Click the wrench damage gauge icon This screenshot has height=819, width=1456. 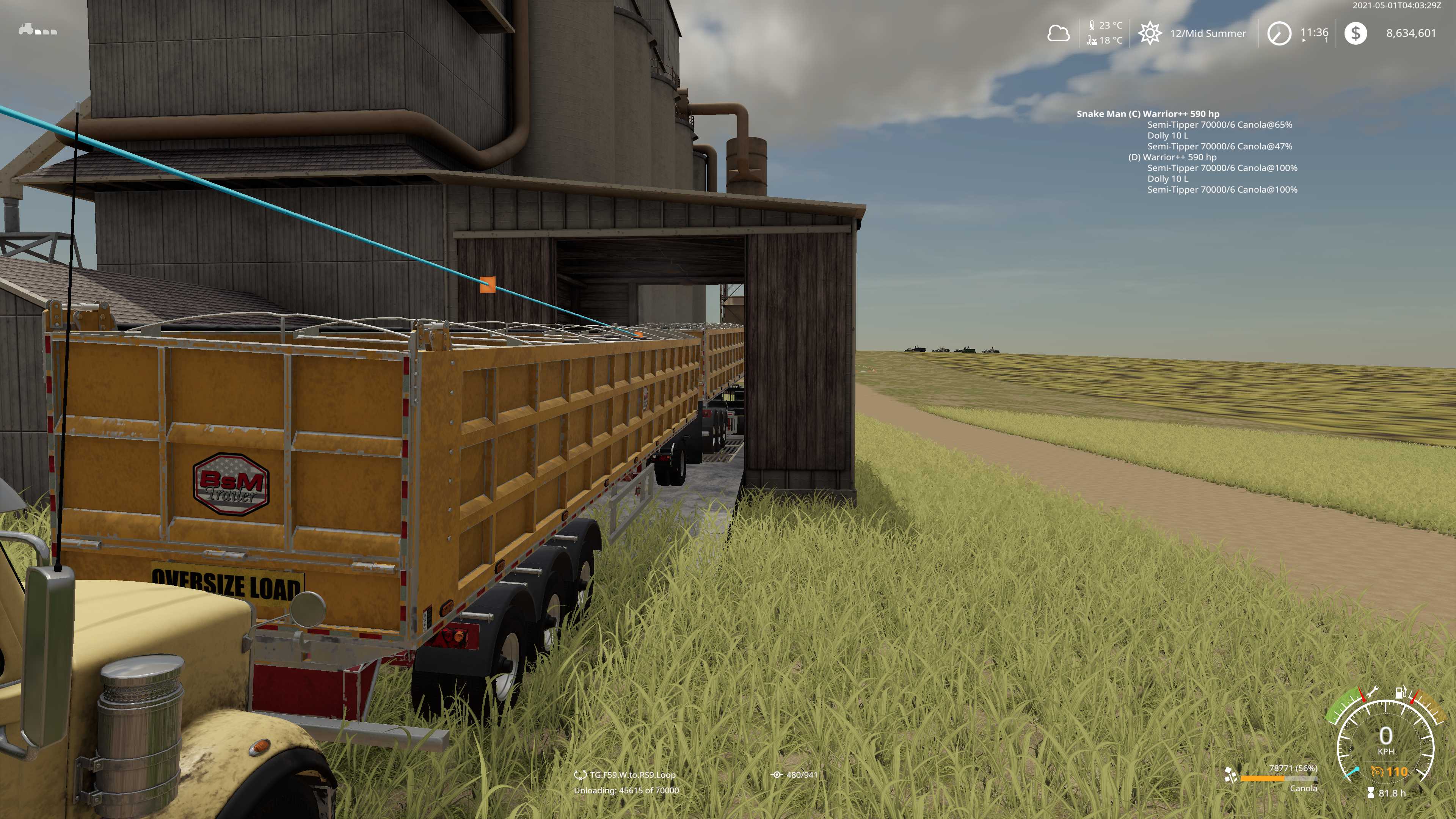1372,692
